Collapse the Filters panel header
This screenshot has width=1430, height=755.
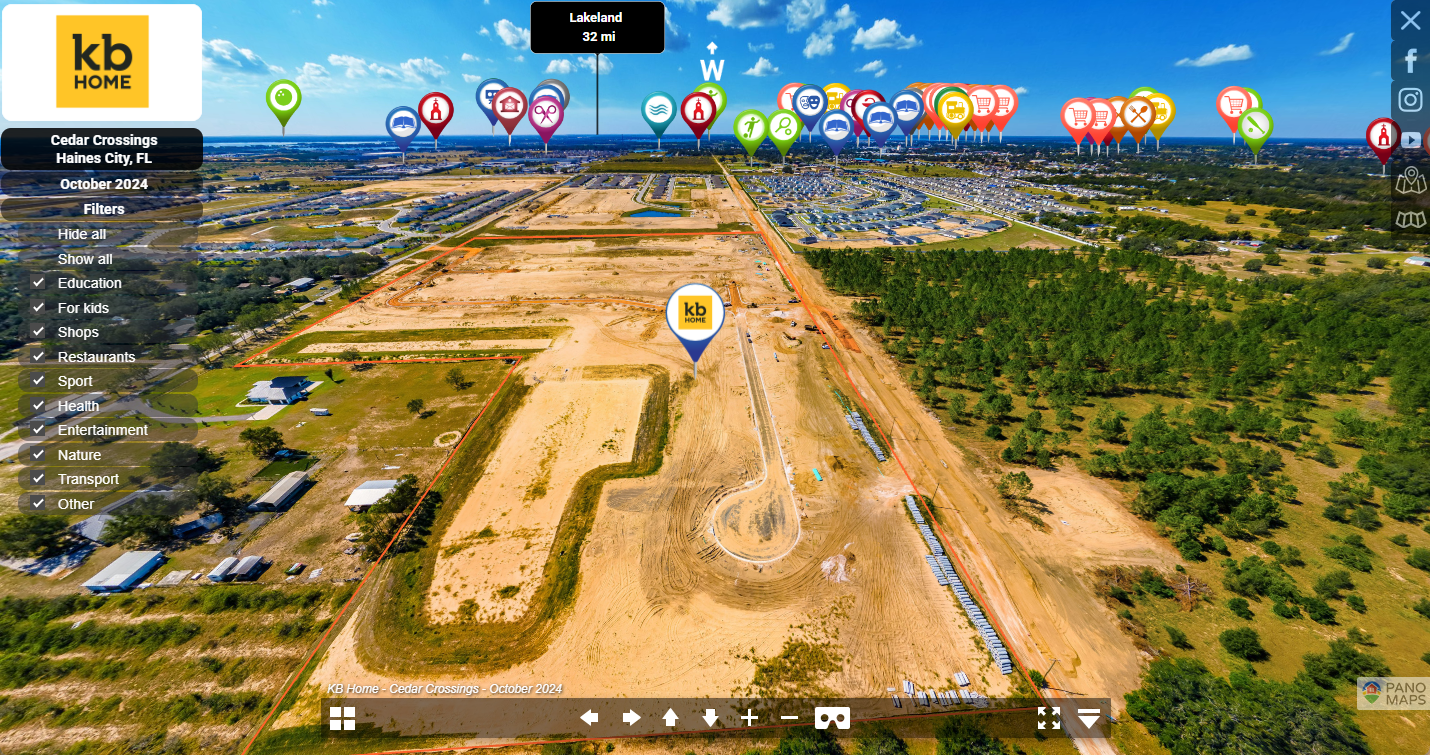click(x=103, y=209)
